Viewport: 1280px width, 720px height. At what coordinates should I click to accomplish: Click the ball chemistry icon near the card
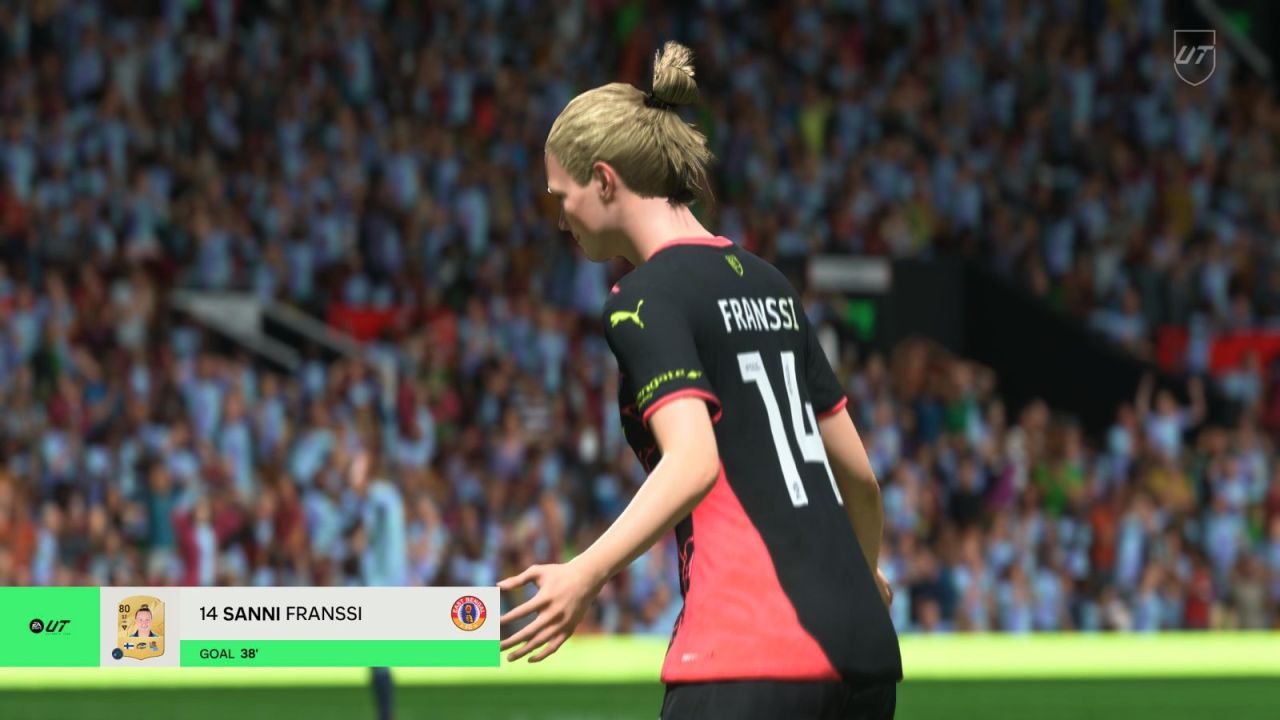[x=116, y=653]
